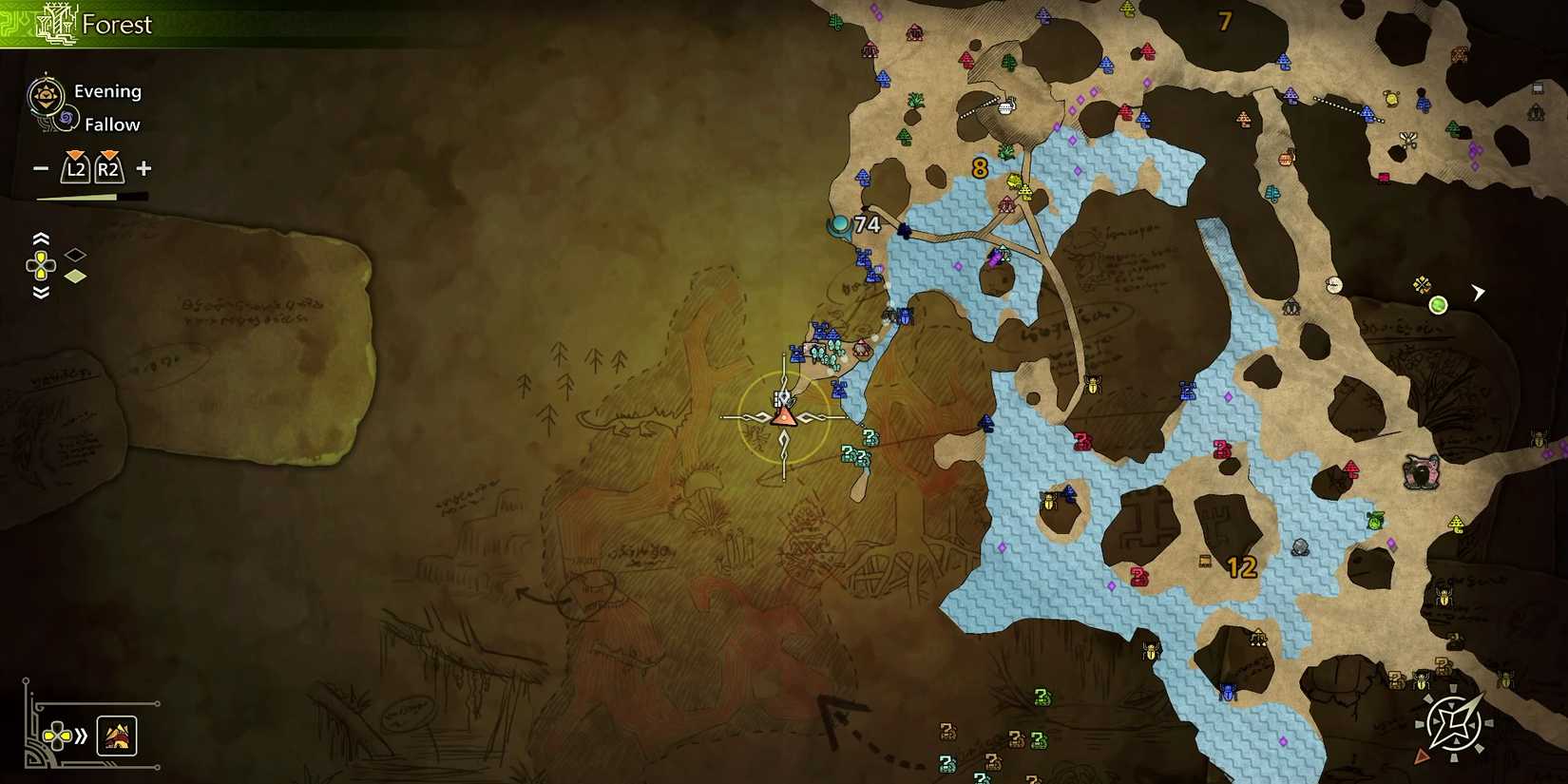Toggle the yellow d-pad map filter control
1568x784 pixels.
pos(40,266)
